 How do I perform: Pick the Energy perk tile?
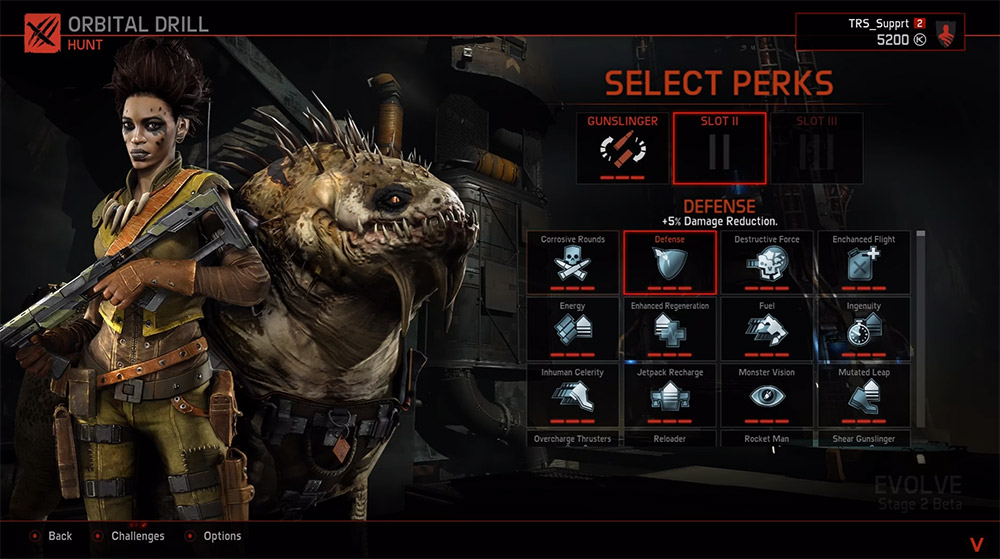(x=573, y=329)
